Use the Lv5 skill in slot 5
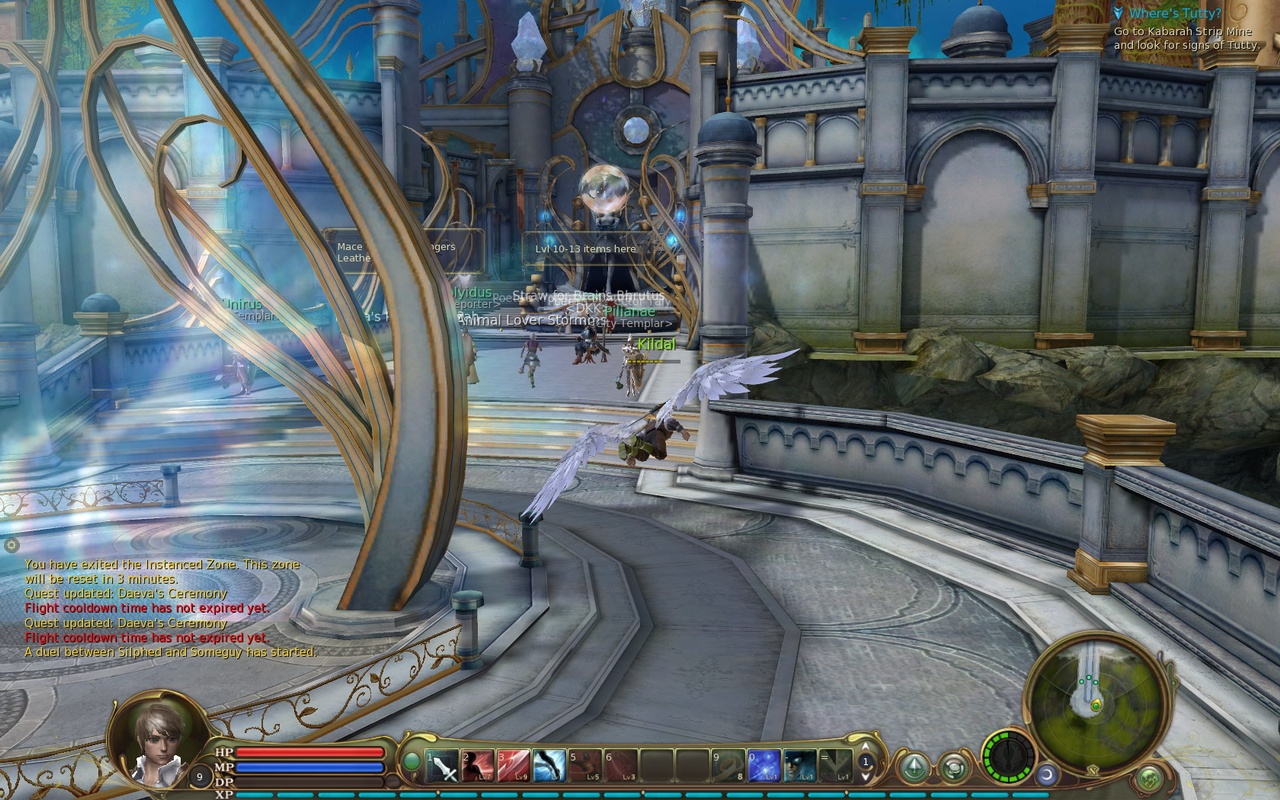Viewport: 1280px width, 800px height. [x=584, y=765]
